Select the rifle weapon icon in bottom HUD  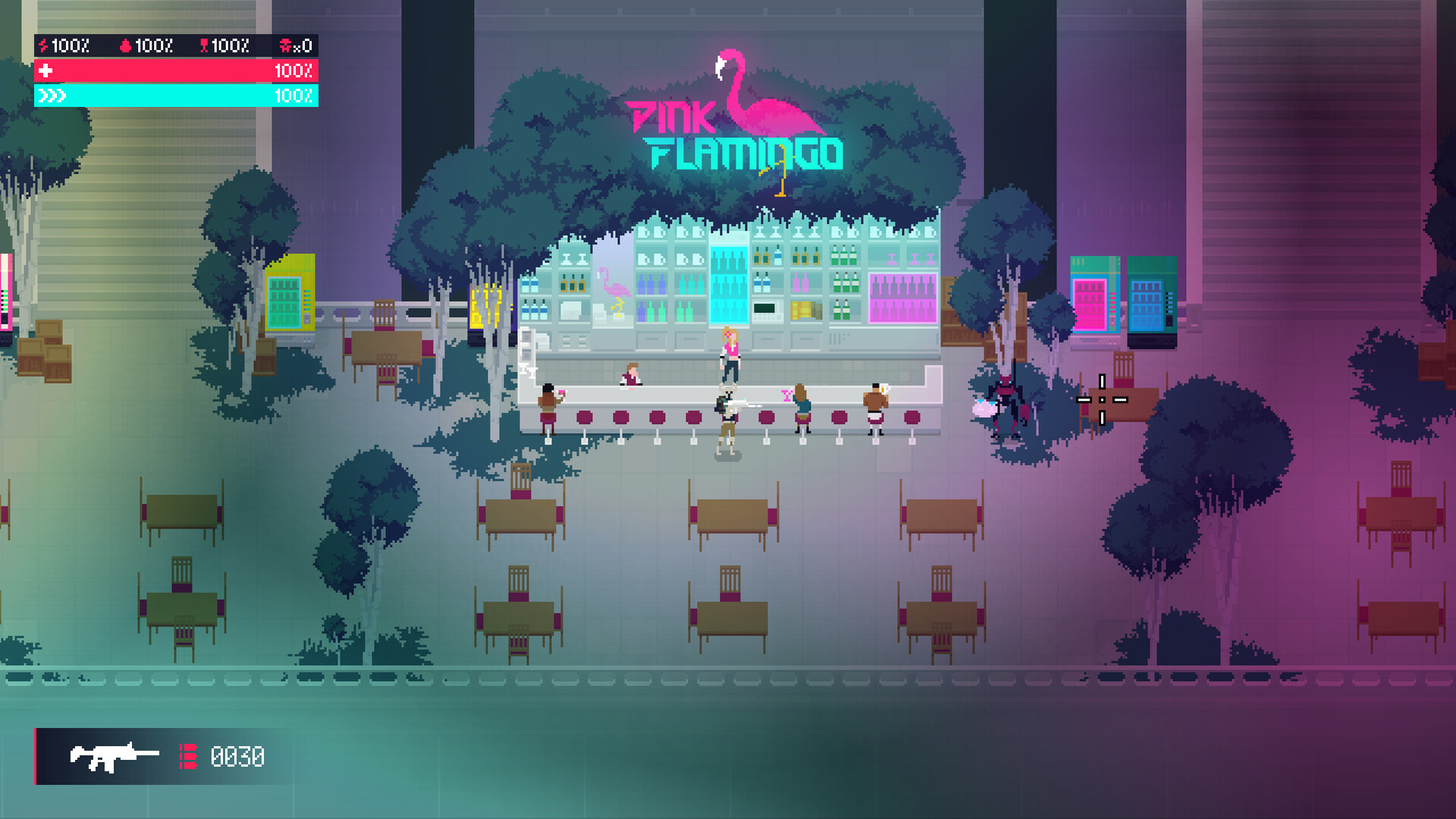(x=114, y=756)
